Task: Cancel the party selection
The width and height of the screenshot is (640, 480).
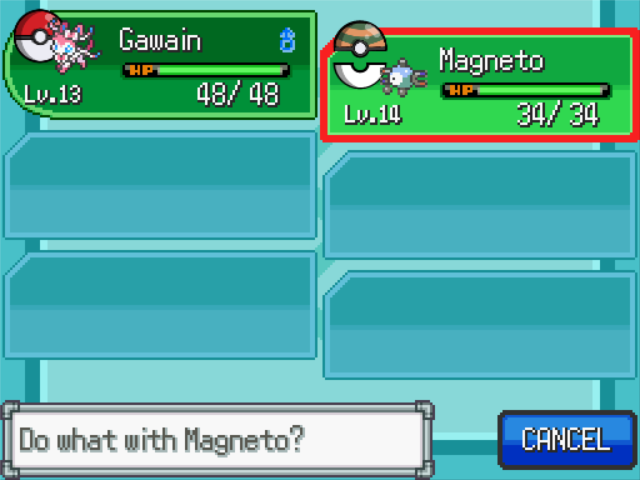Action: [565, 439]
